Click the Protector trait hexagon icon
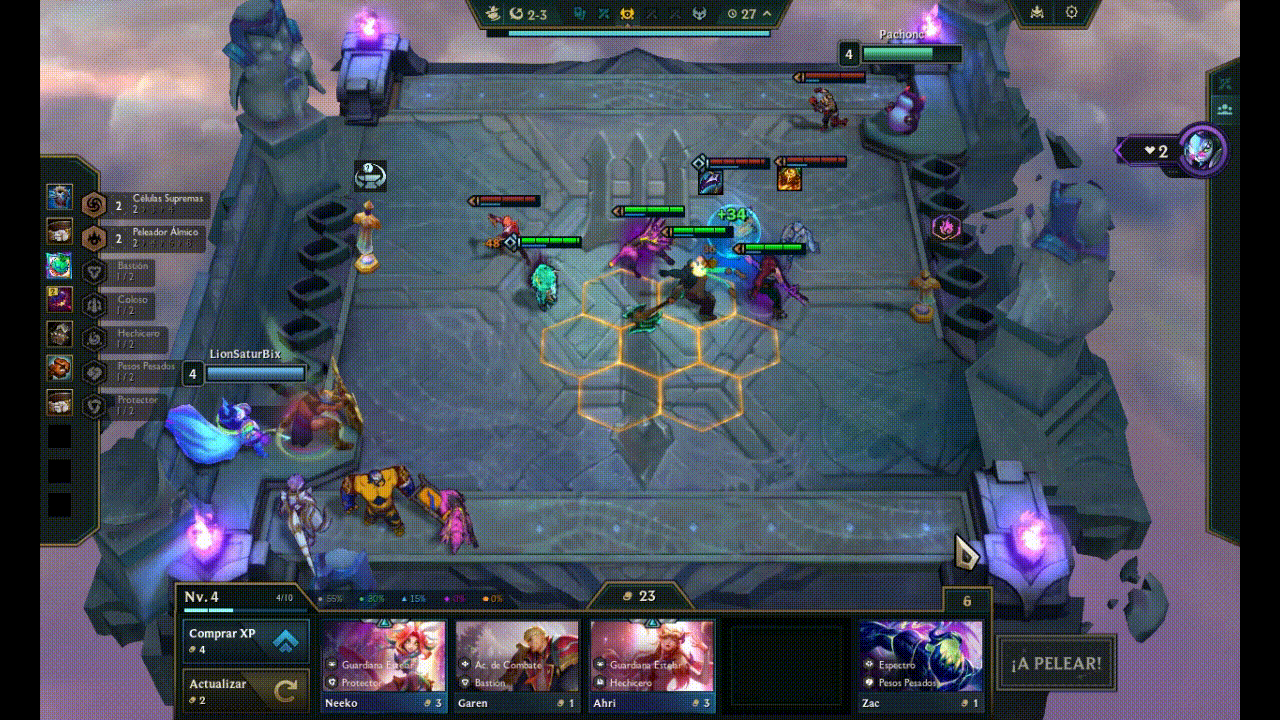Viewport: 1280px width, 720px height. pyautogui.click(x=95, y=402)
